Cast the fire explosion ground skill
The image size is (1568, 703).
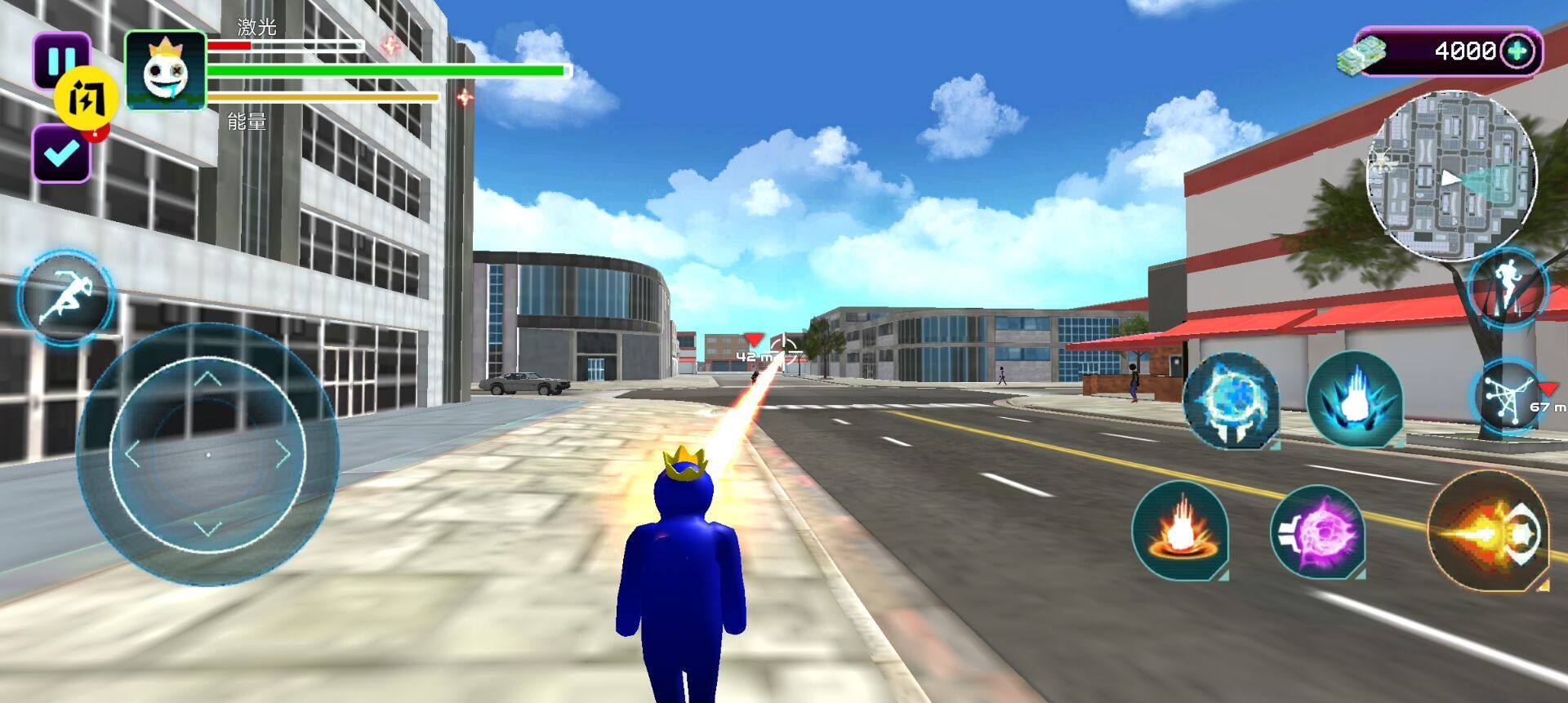pos(1180,531)
